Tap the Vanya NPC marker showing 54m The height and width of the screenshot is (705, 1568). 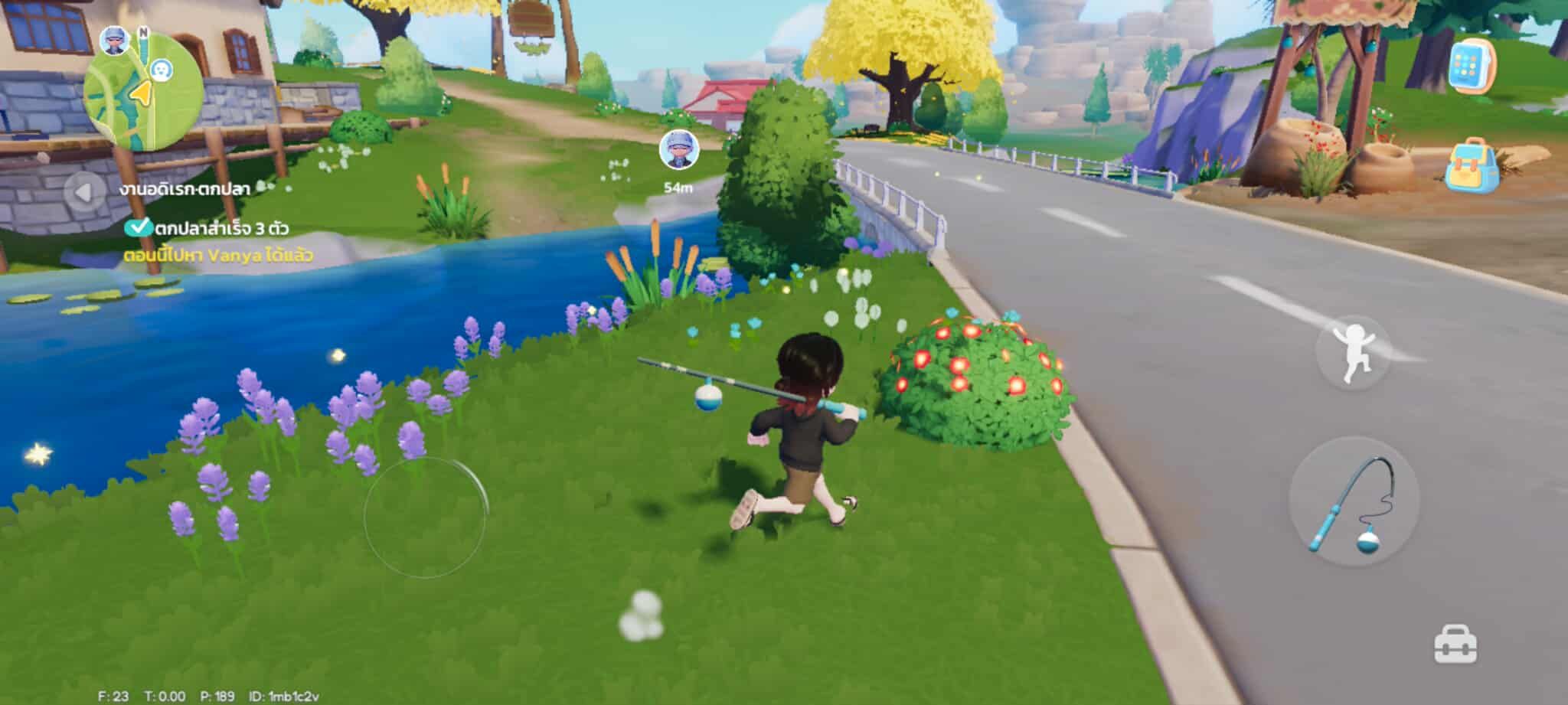pos(678,151)
